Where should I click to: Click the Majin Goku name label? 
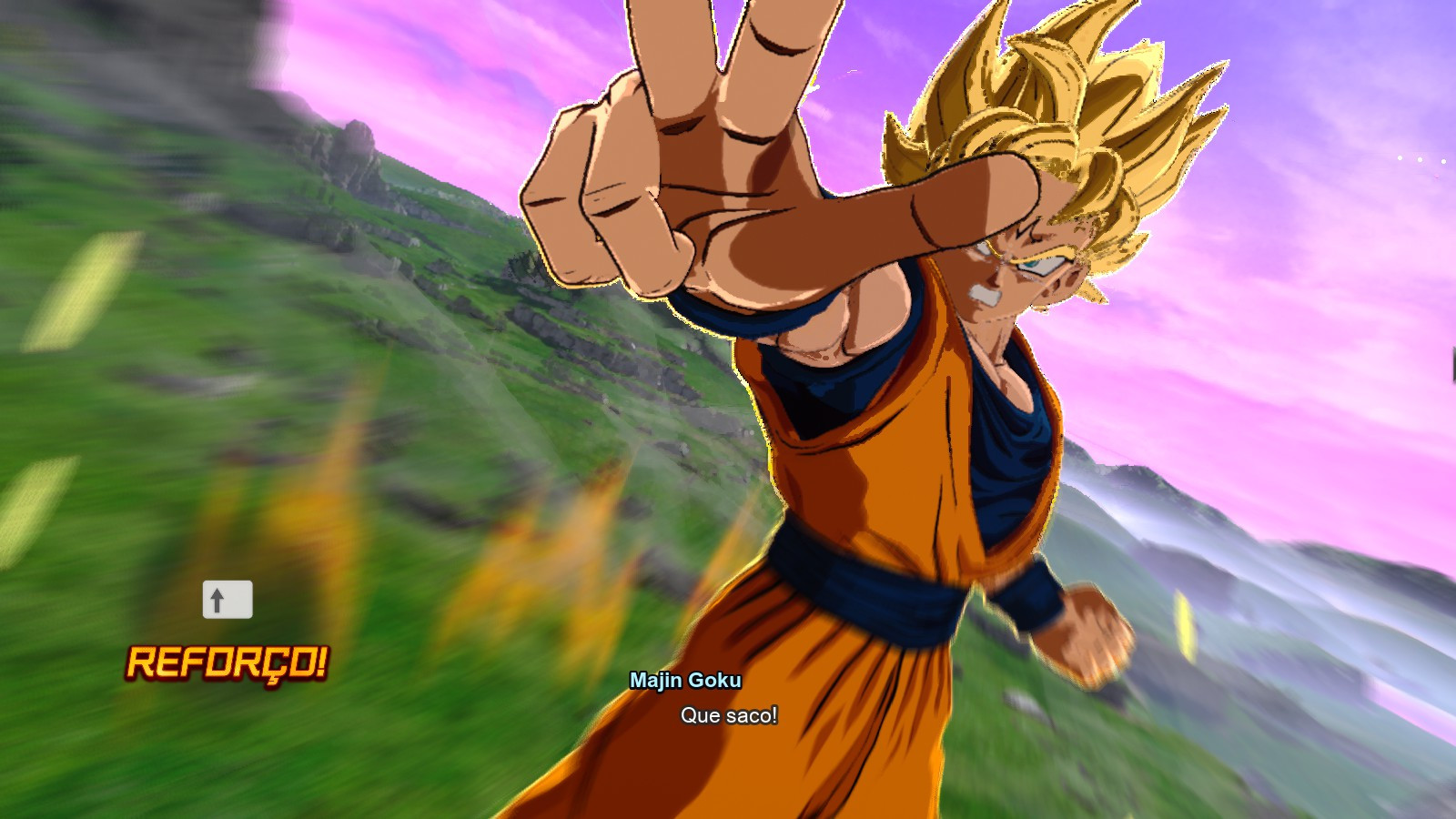[686, 681]
